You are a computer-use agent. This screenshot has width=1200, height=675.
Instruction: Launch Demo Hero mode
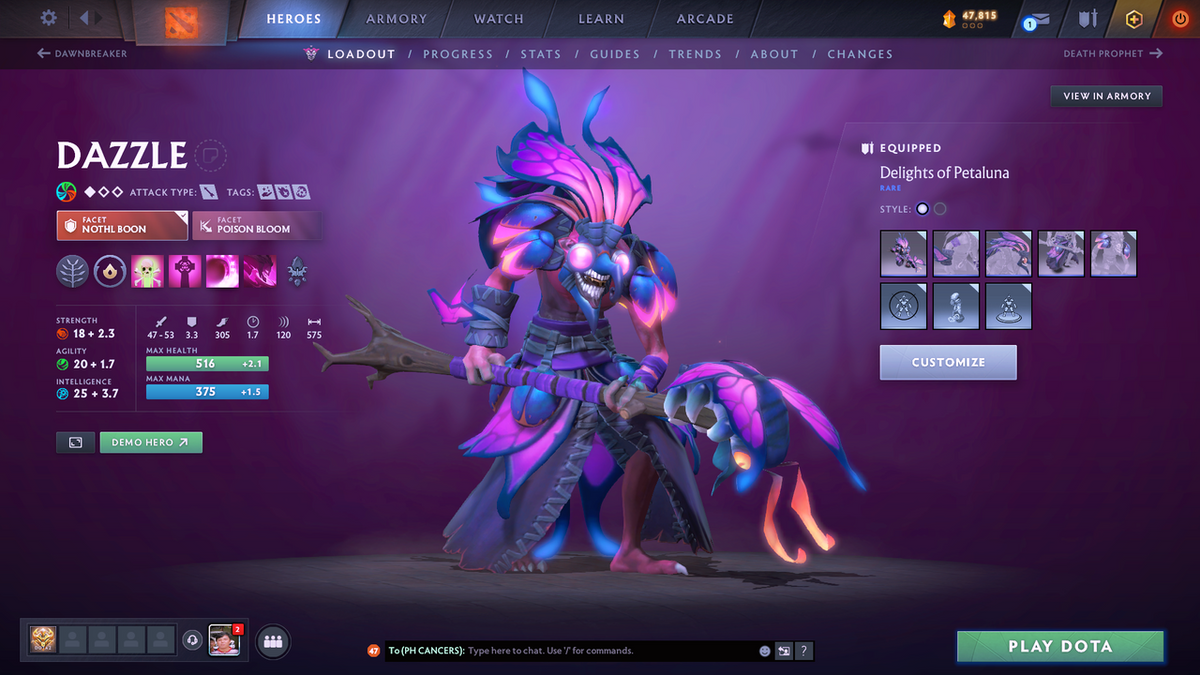pos(151,442)
